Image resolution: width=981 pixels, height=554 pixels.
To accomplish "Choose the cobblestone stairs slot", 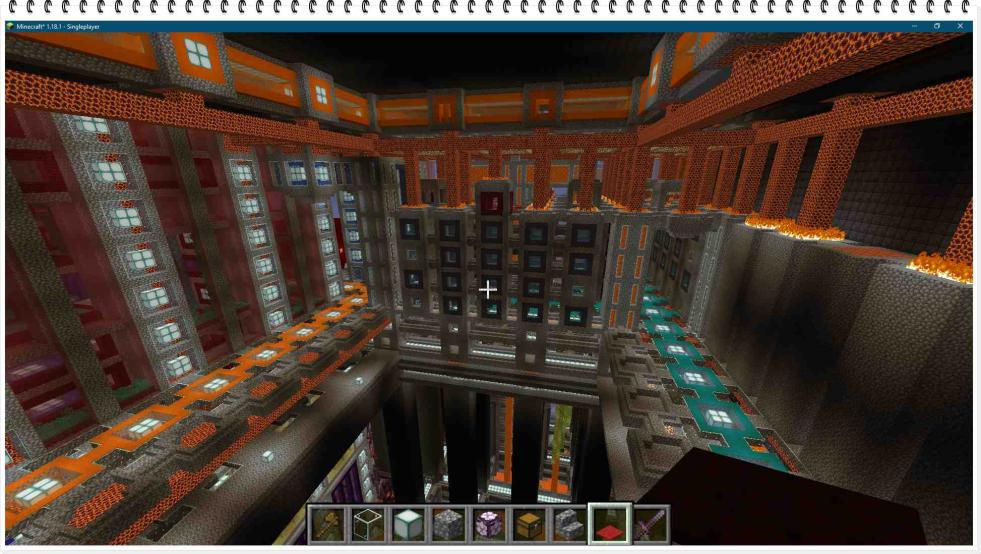I will [568, 524].
